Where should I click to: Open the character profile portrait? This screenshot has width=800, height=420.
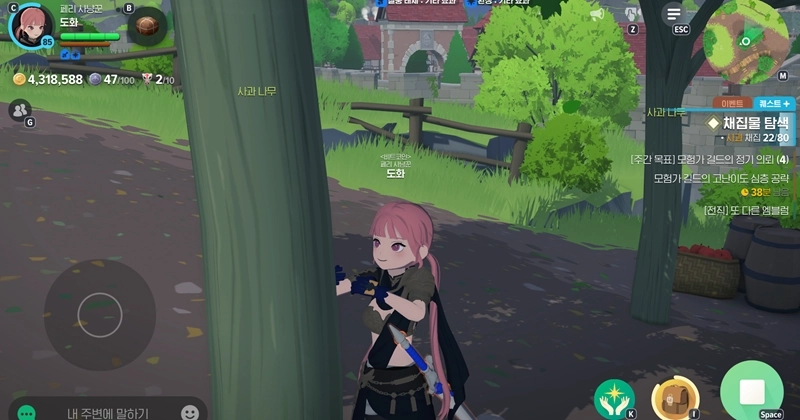coord(31,24)
